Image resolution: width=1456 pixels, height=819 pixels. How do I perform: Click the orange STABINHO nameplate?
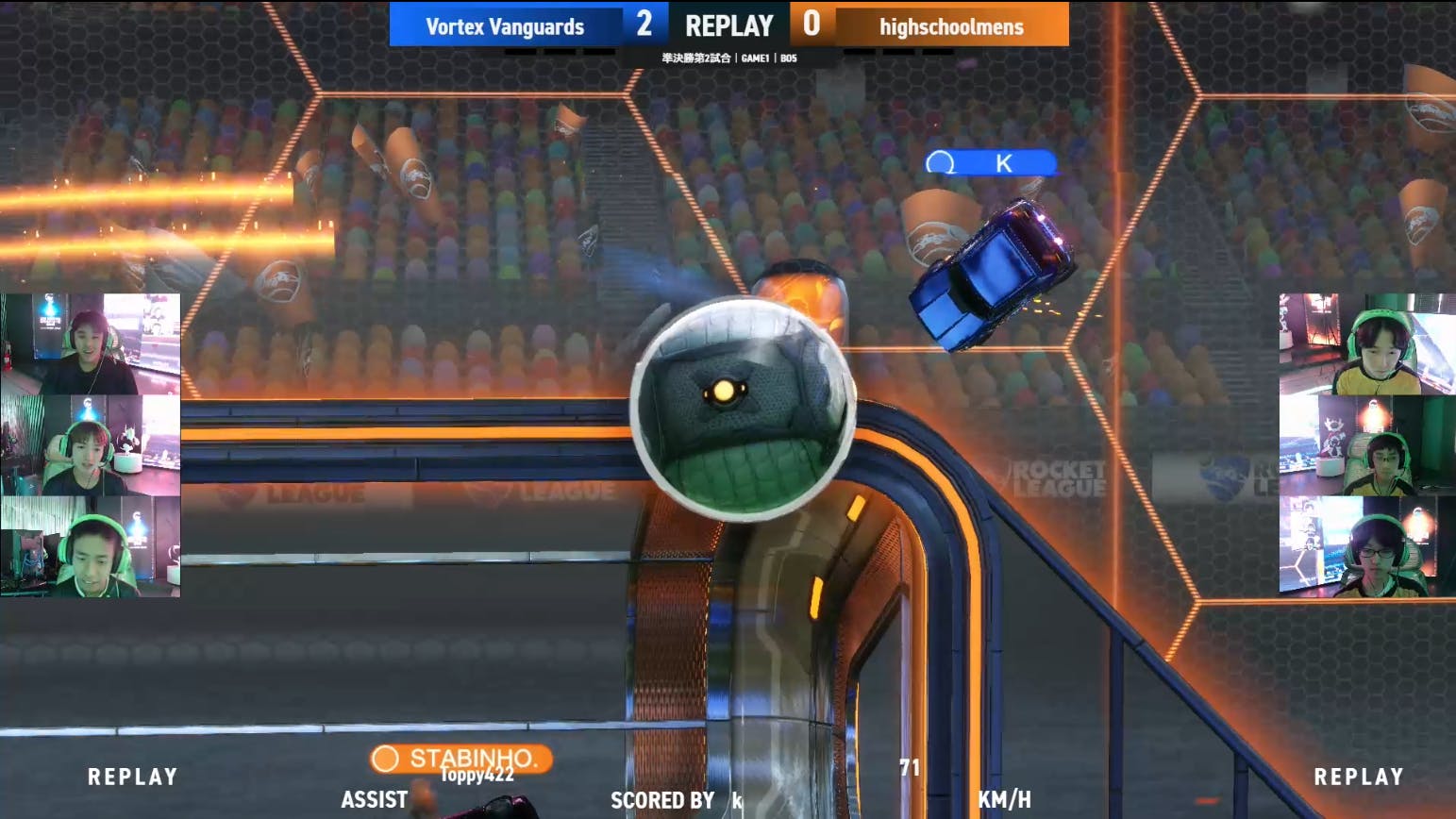tap(461, 758)
